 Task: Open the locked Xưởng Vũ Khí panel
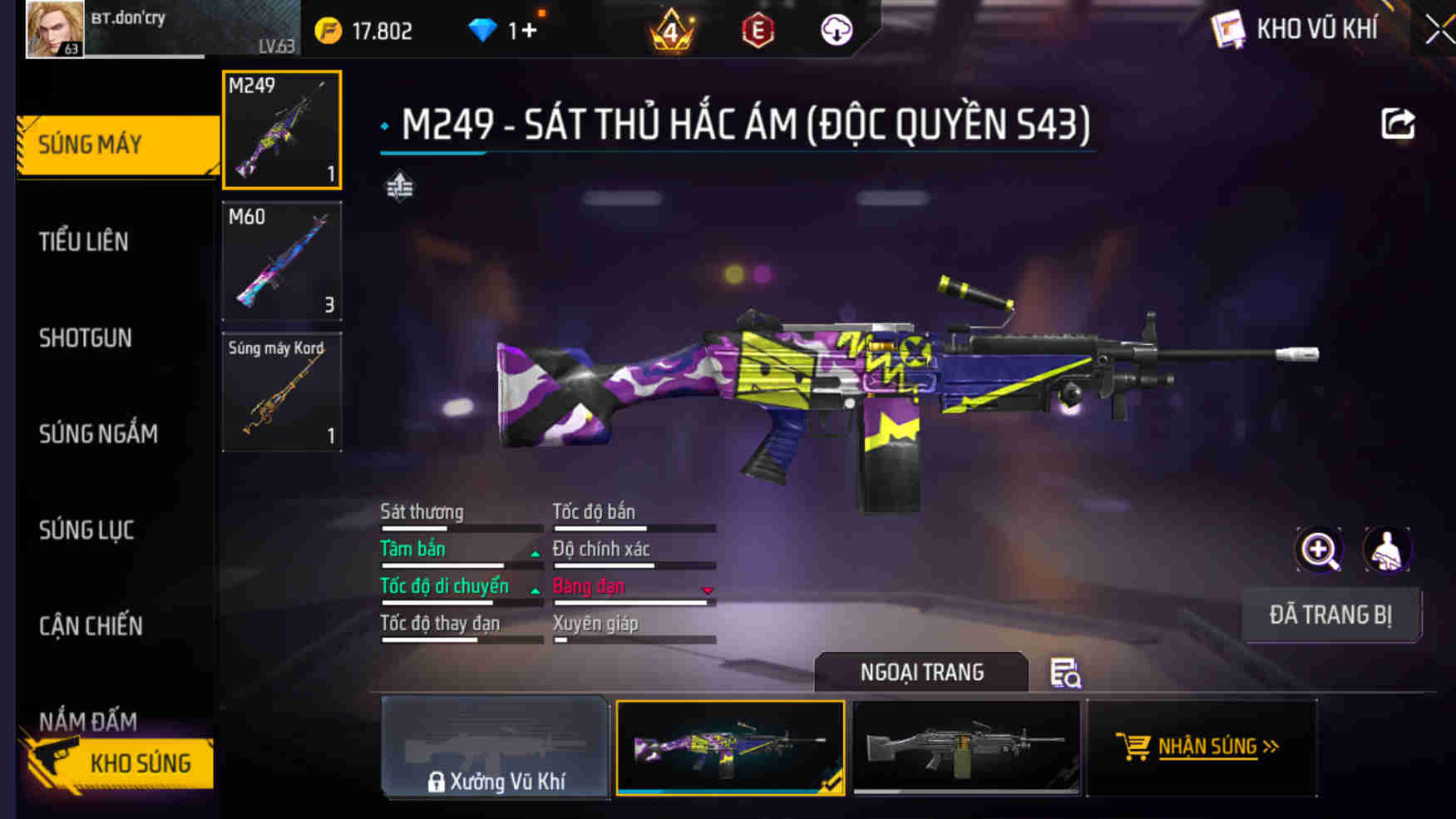(x=495, y=747)
